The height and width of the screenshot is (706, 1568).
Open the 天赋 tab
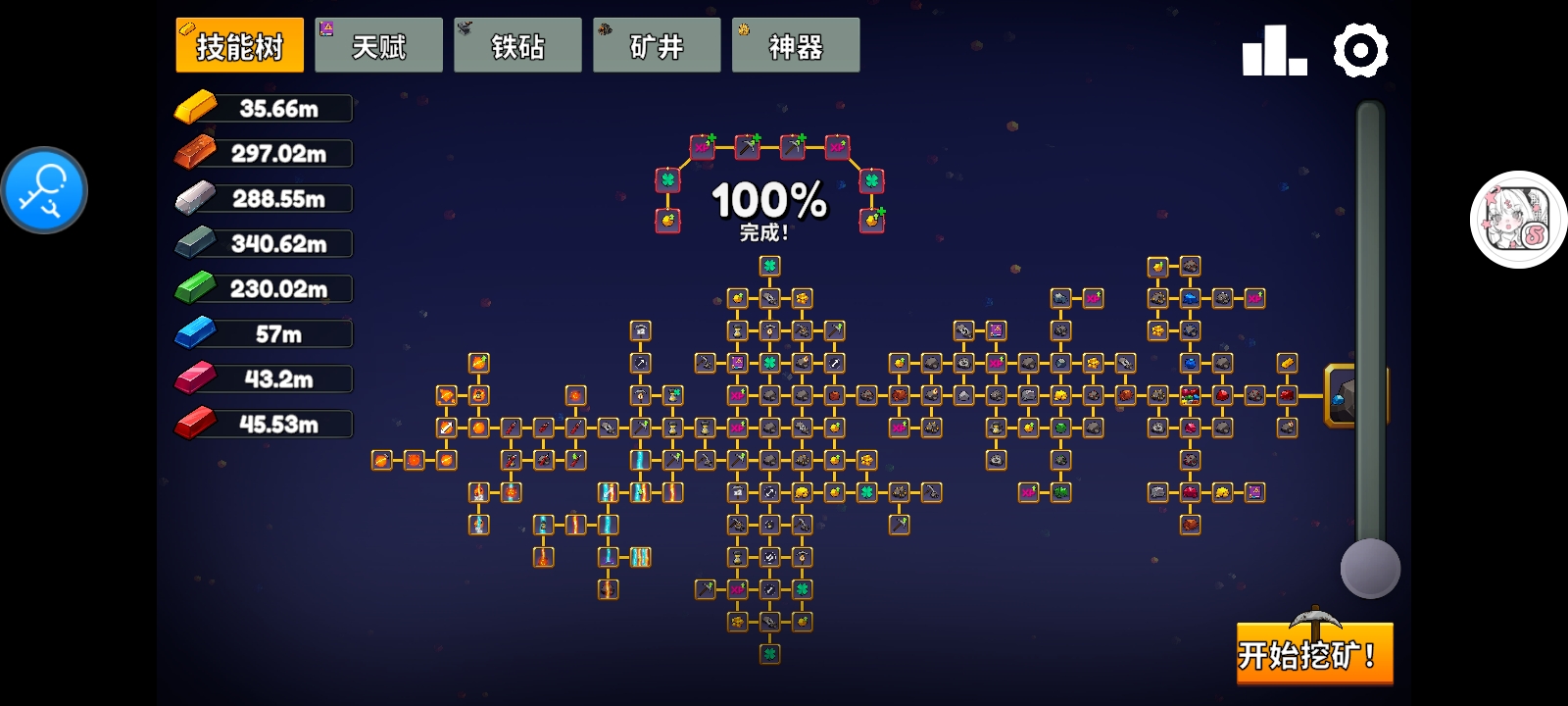tap(378, 45)
